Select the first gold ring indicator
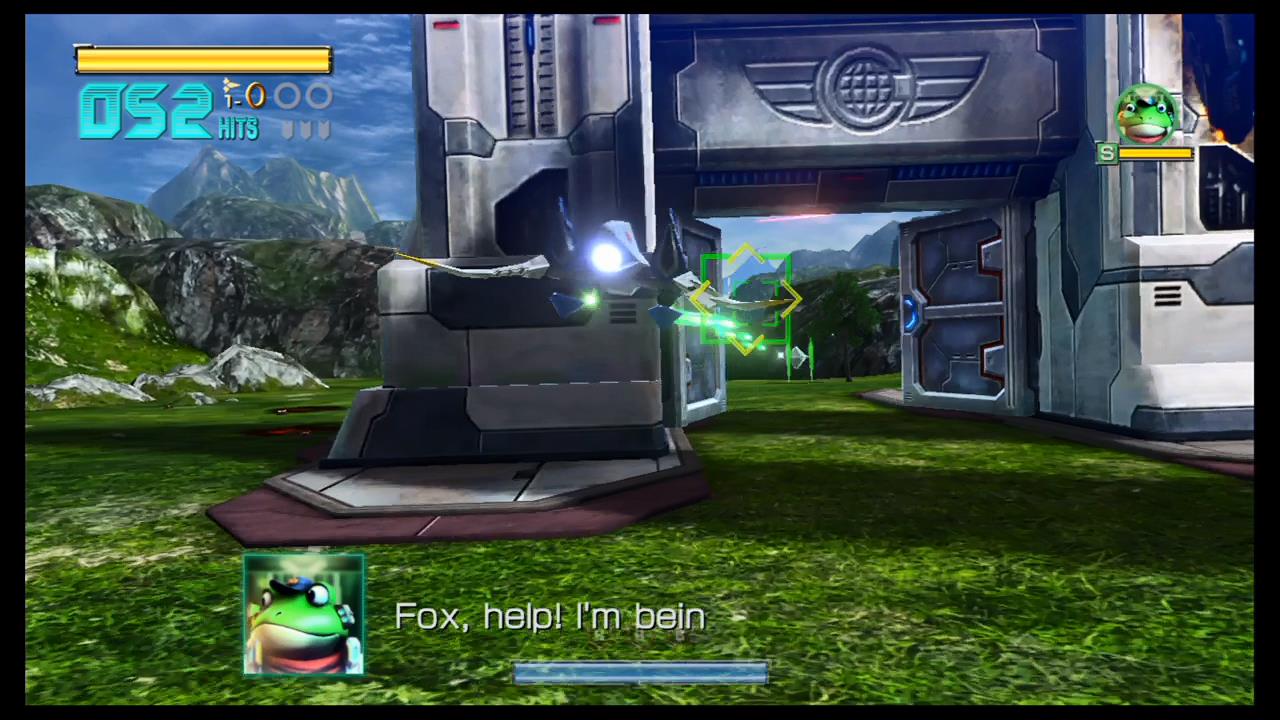 [257, 95]
